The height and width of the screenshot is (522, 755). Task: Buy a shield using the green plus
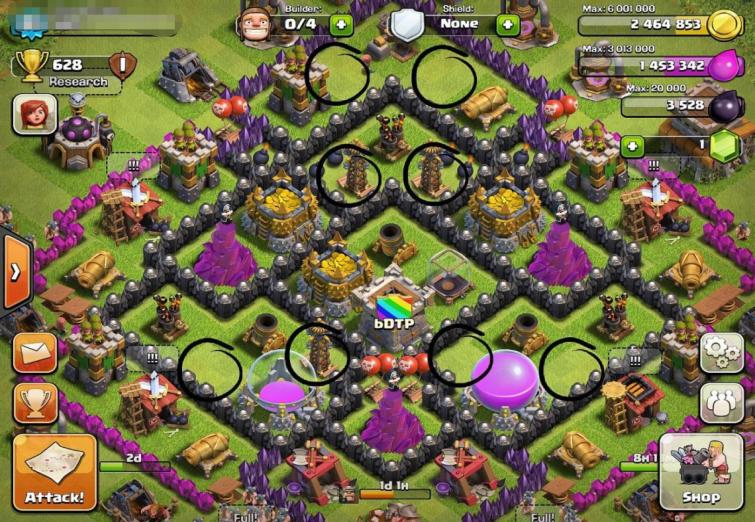click(x=508, y=24)
